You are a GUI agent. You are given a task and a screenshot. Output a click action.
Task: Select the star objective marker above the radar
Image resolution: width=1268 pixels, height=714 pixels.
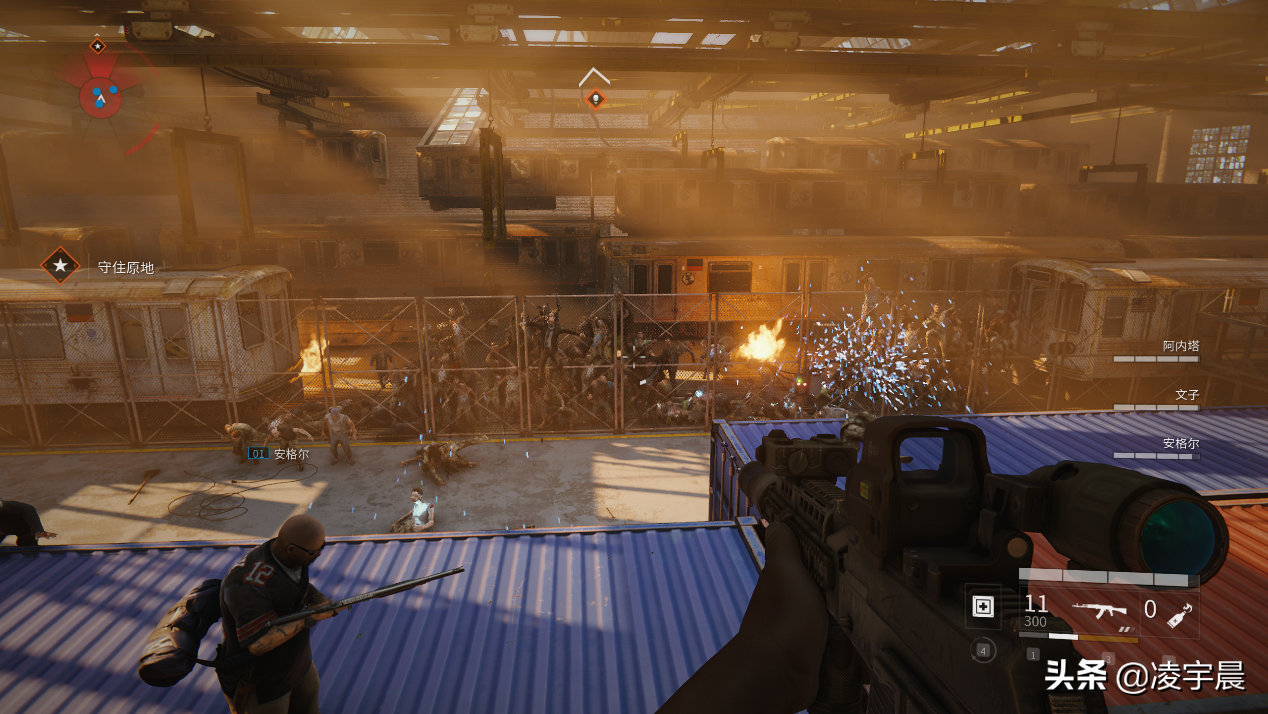97,45
